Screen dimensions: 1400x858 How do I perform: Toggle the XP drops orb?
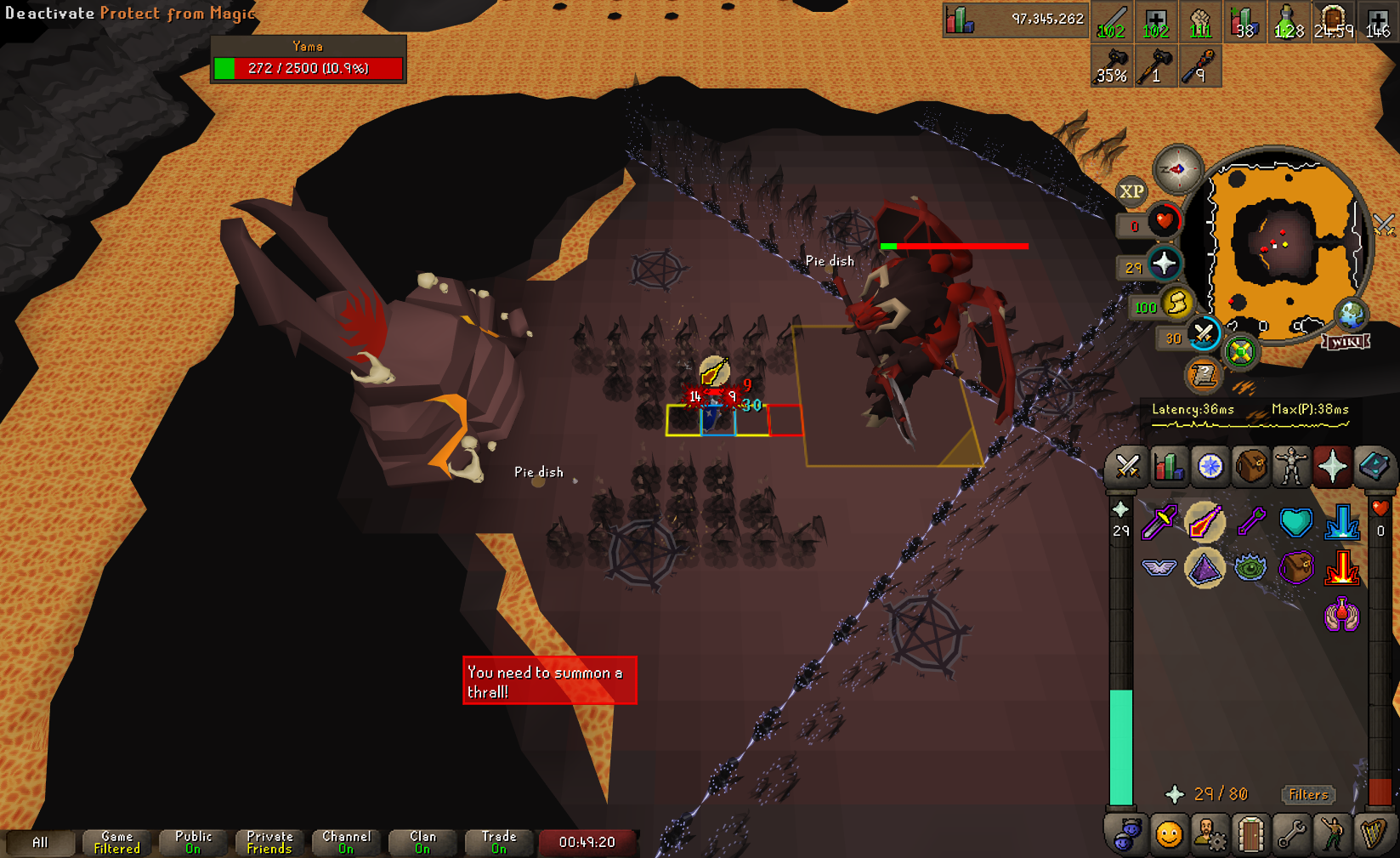(x=1131, y=191)
